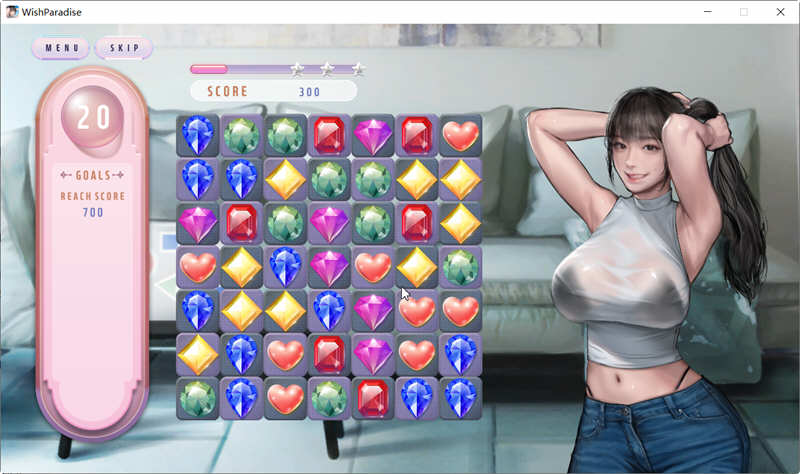Click the SKIP button
This screenshot has width=800, height=474.
tap(124, 48)
